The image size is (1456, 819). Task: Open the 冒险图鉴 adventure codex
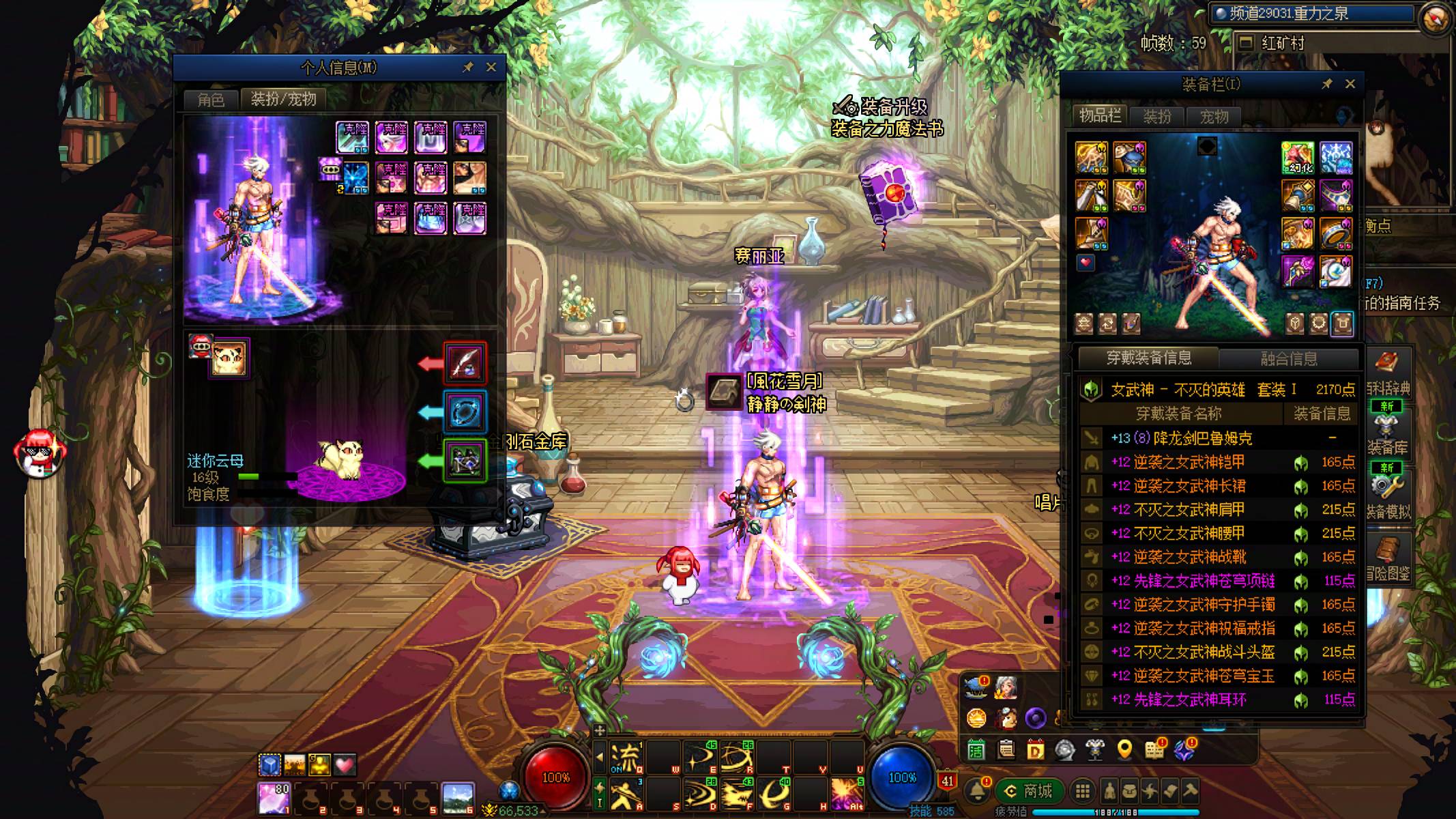[1388, 560]
